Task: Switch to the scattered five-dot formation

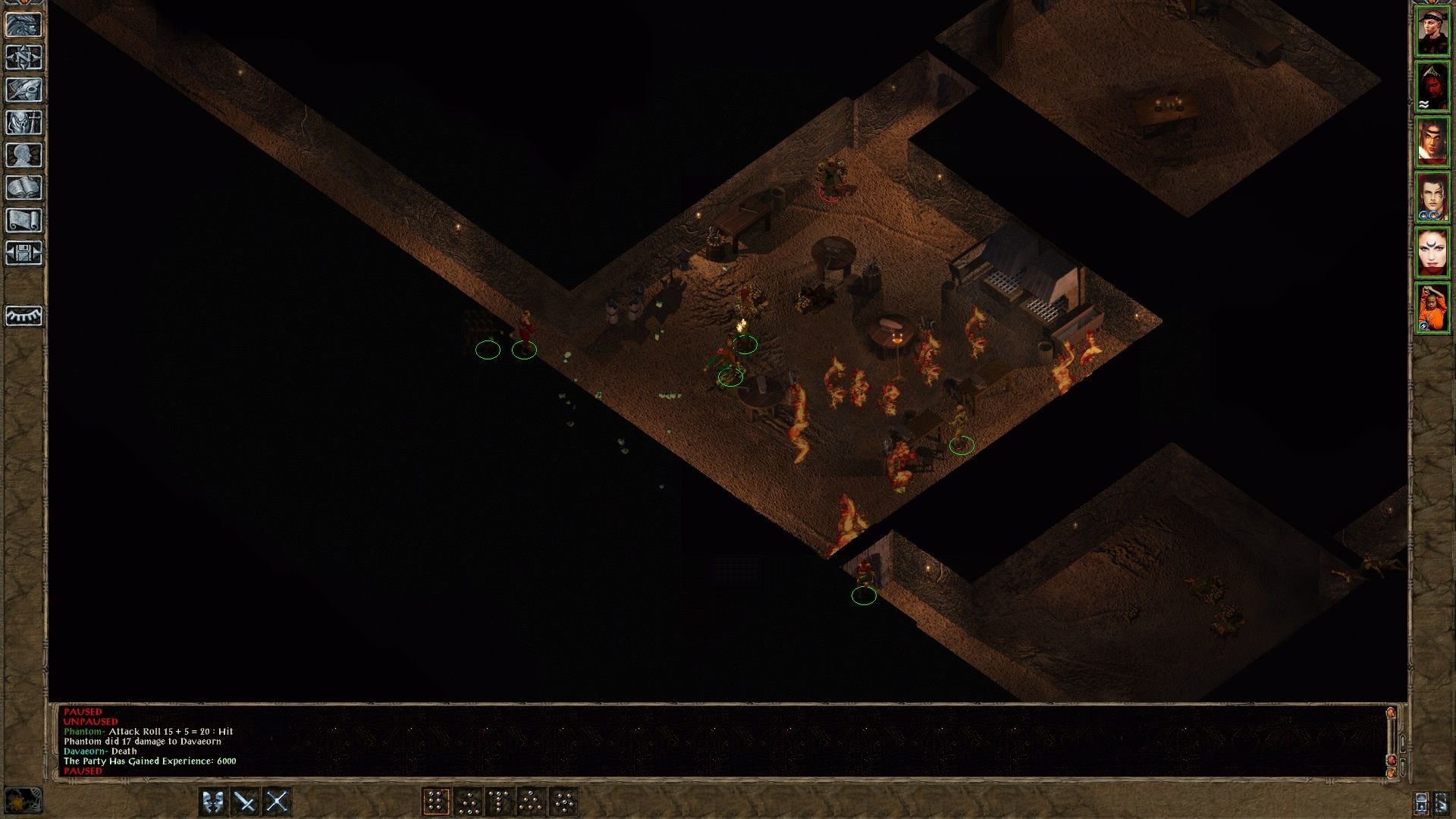Action: point(566,801)
